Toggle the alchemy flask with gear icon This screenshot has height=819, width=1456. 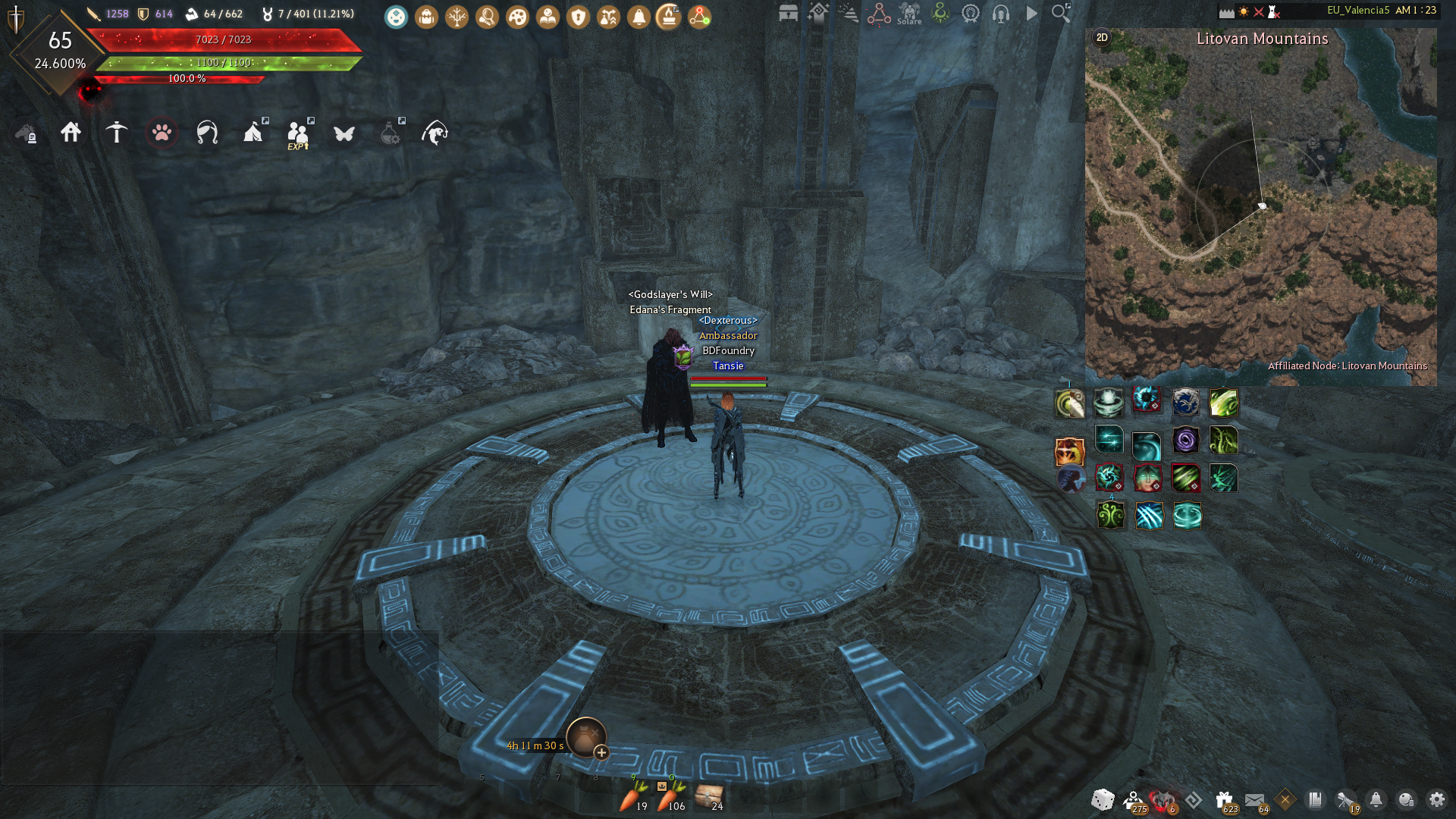tap(388, 135)
